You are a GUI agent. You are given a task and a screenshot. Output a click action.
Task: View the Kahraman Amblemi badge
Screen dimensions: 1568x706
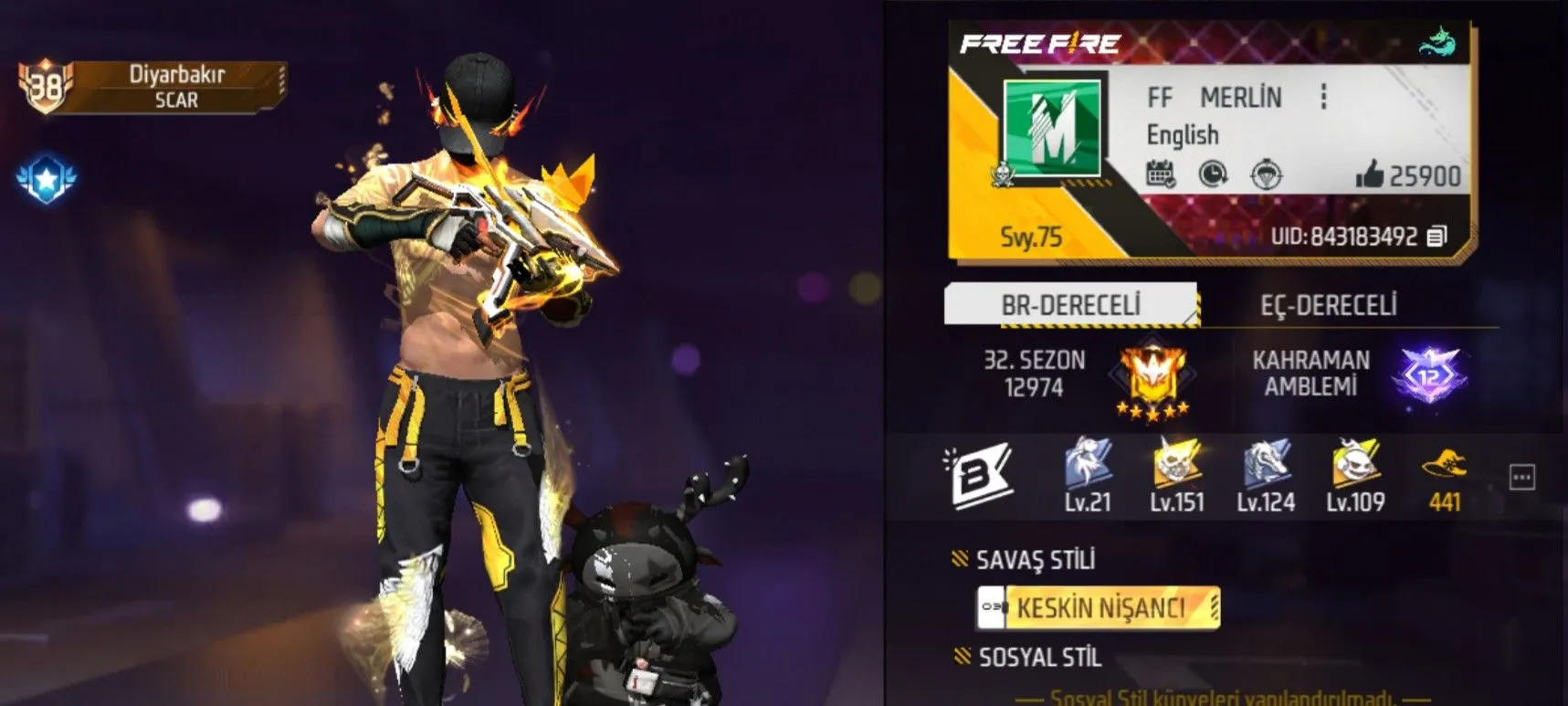1429,374
